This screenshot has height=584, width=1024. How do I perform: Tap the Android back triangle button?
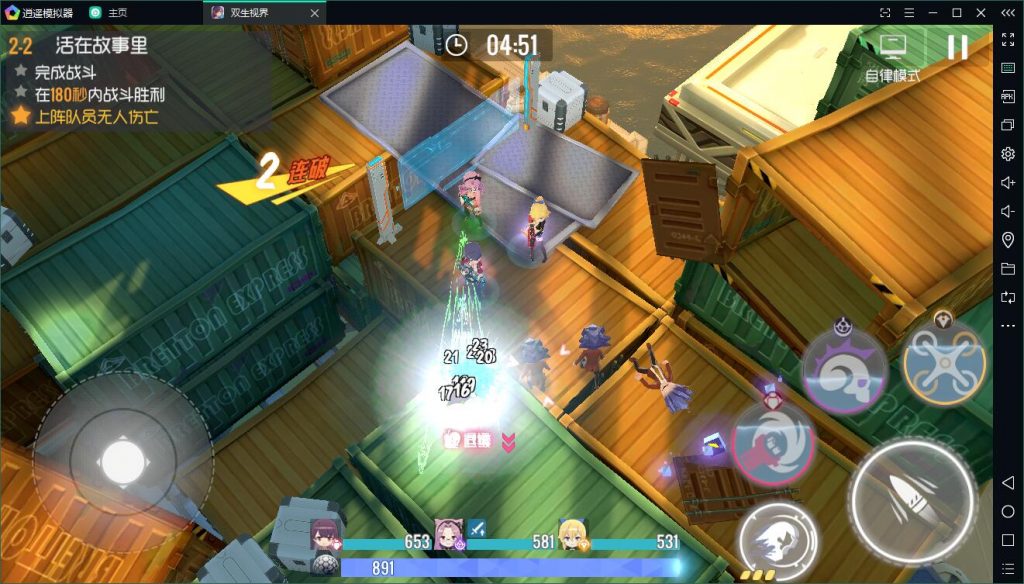[x=1008, y=483]
